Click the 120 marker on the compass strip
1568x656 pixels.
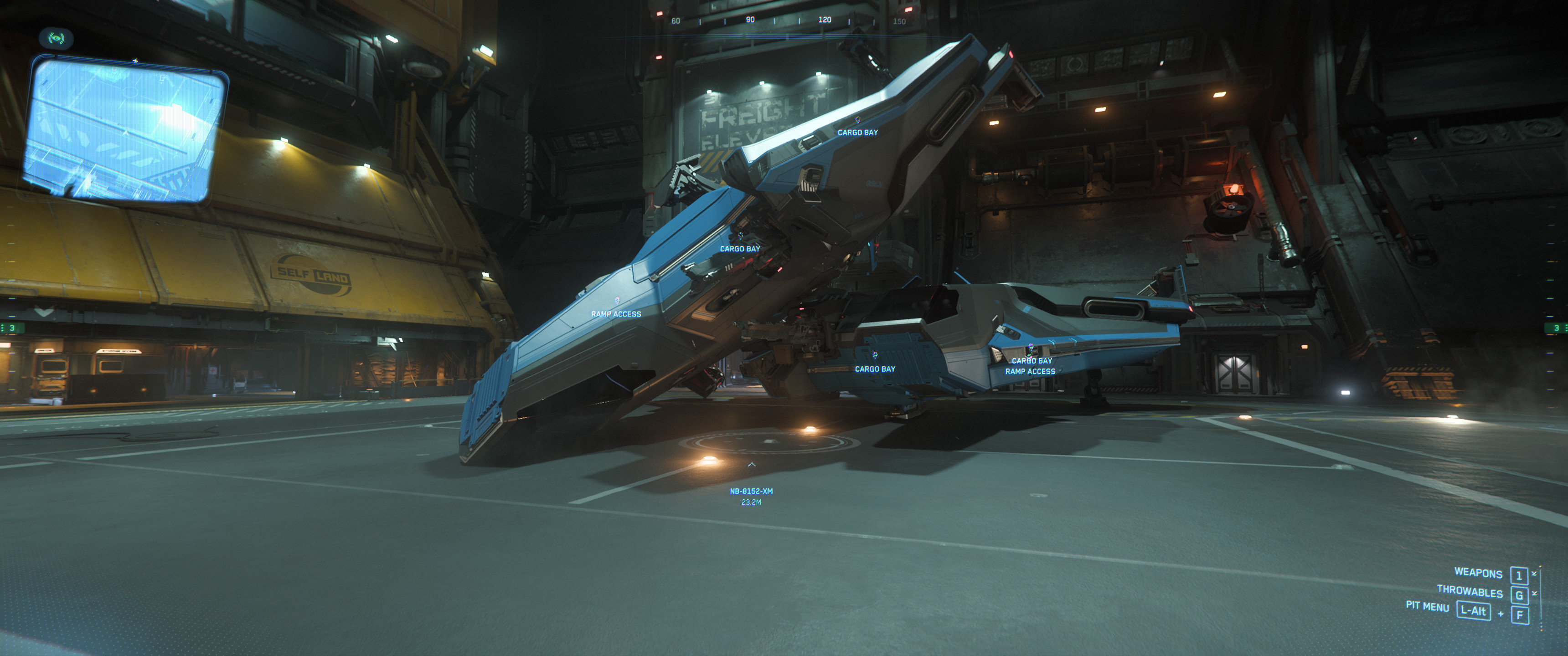coord(825,20)
